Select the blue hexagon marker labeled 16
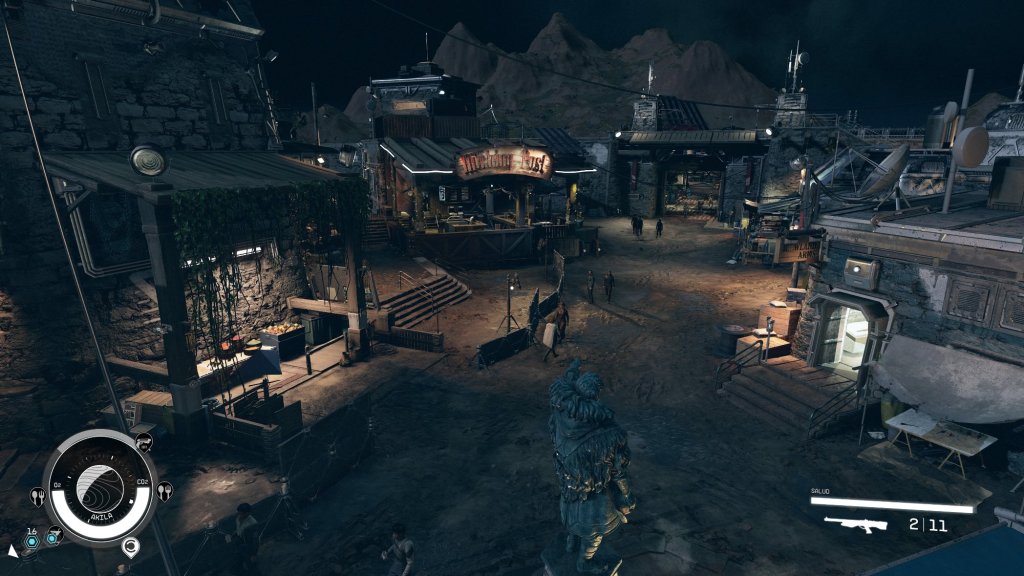Image resolution: width=1024 pixels, height=576 pixels. (x=32, y=540)
